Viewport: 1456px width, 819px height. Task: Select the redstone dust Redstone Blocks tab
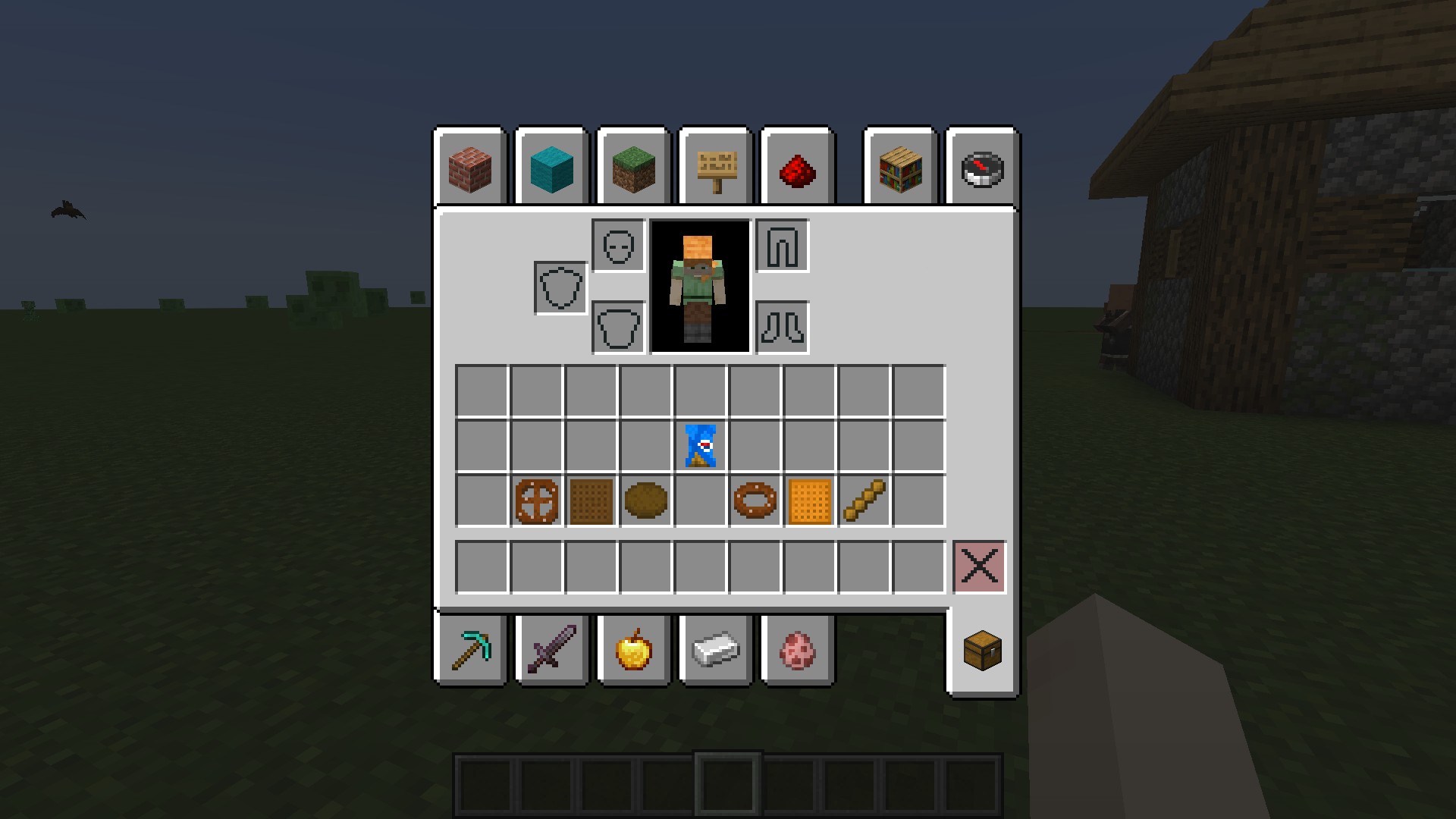coord(797,168)
